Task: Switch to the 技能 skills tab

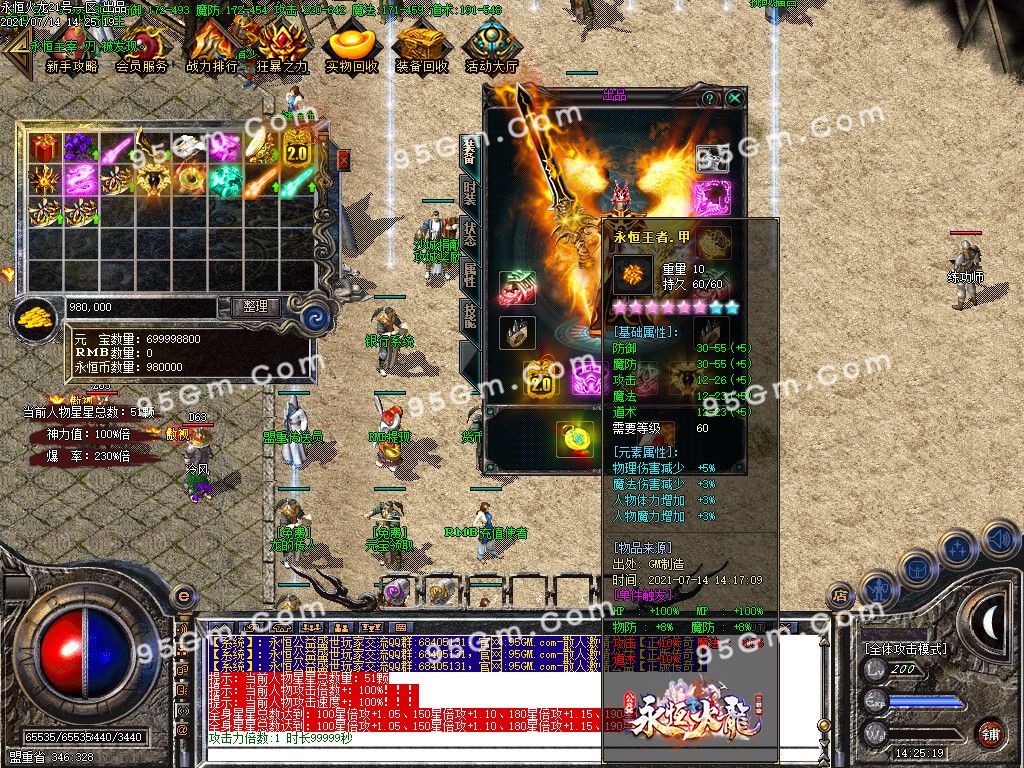Action: [468, 318]
